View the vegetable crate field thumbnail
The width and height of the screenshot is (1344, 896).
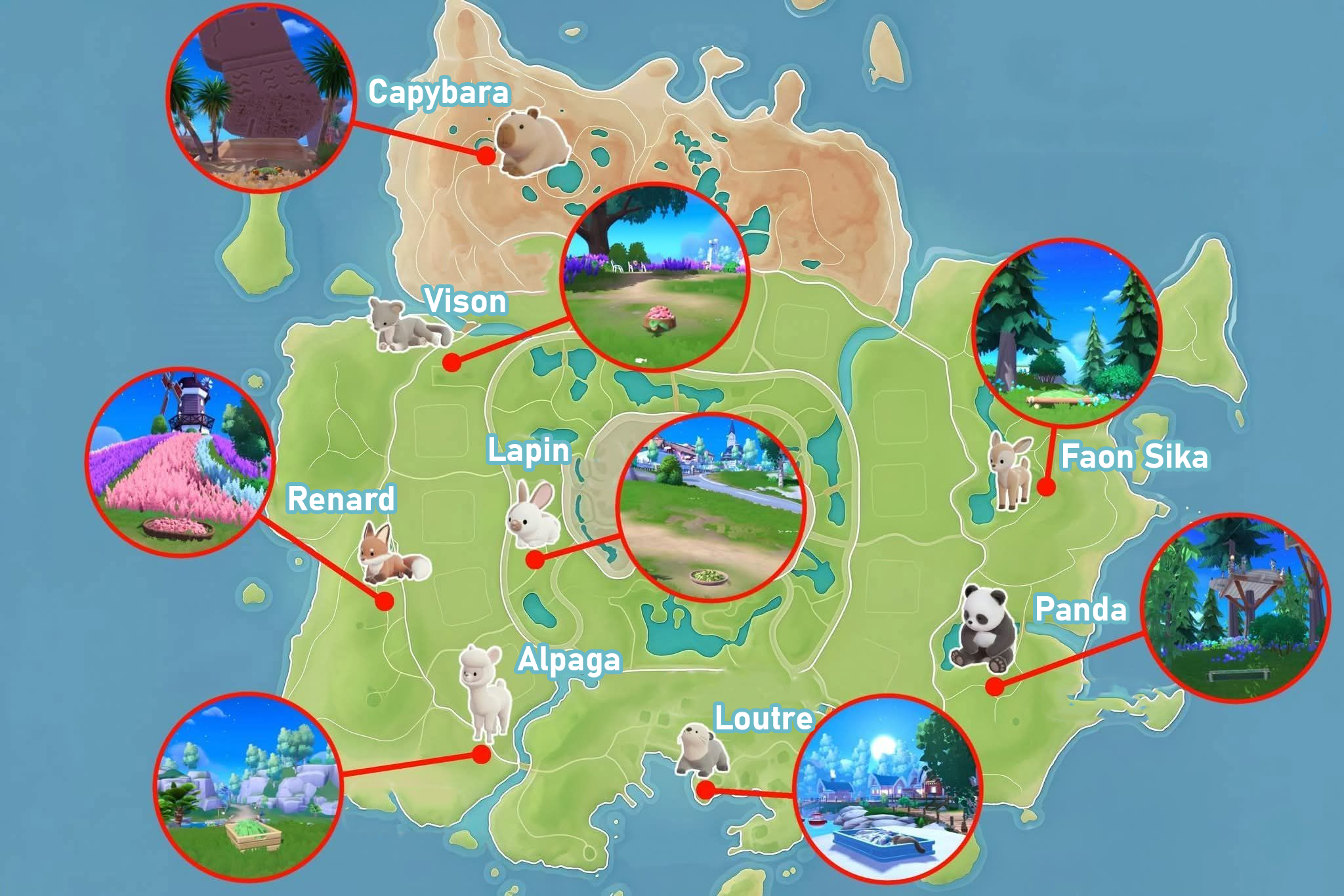248,786
